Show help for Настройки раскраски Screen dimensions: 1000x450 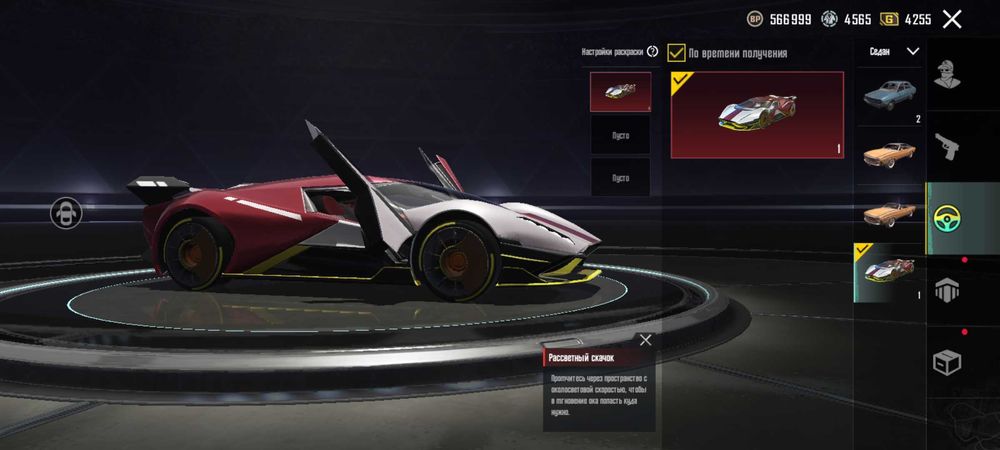click(652, 51)
